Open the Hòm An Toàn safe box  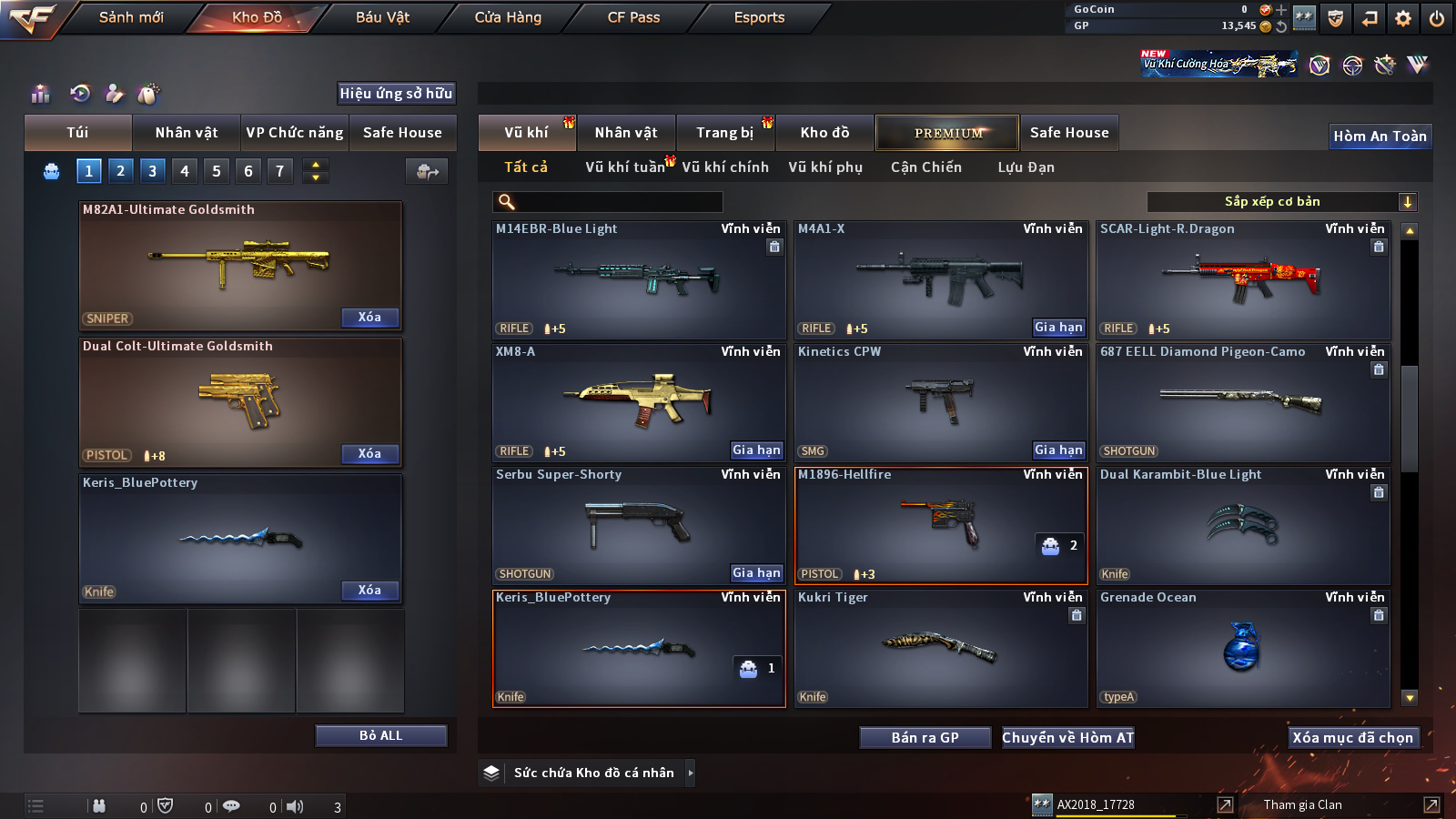tap(1380, 136)
